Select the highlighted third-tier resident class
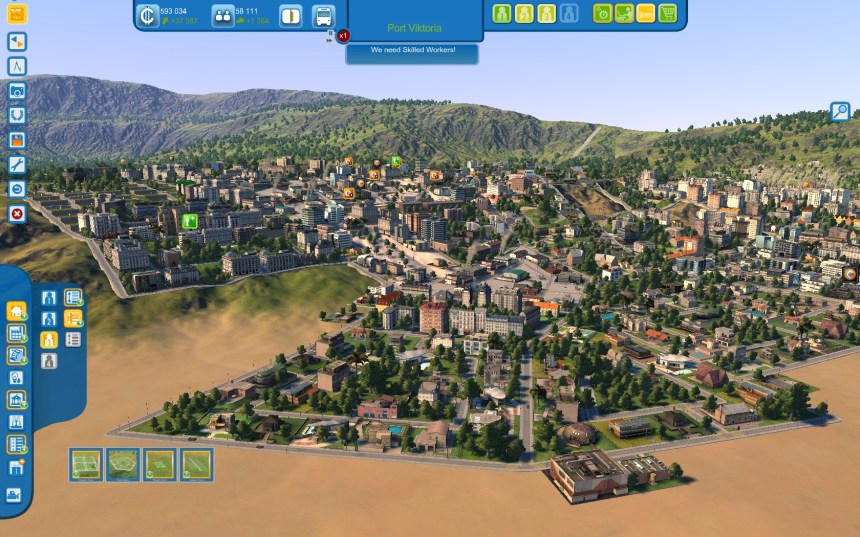This screenshot has width=860, height=537. (49, 339)
